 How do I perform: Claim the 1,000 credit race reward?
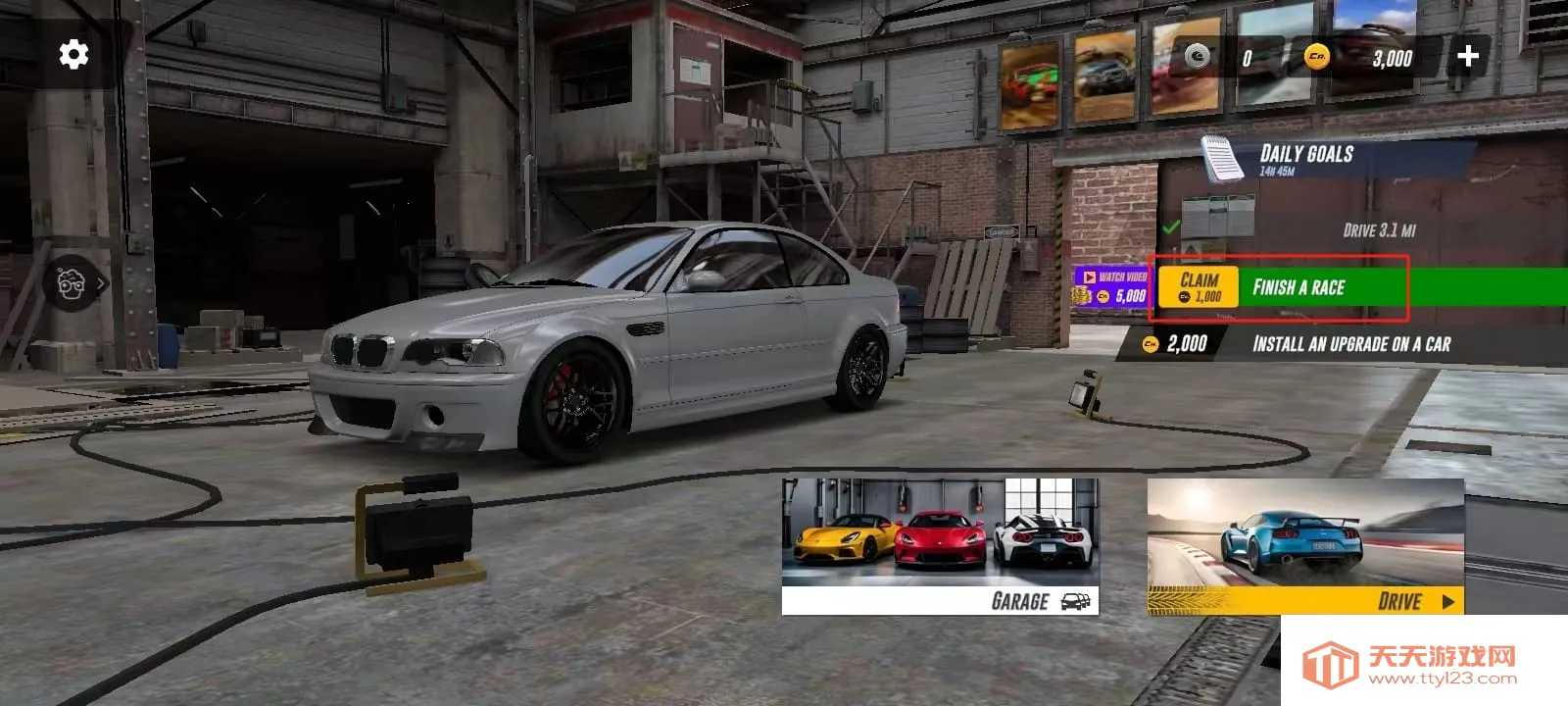point(1199,287)
